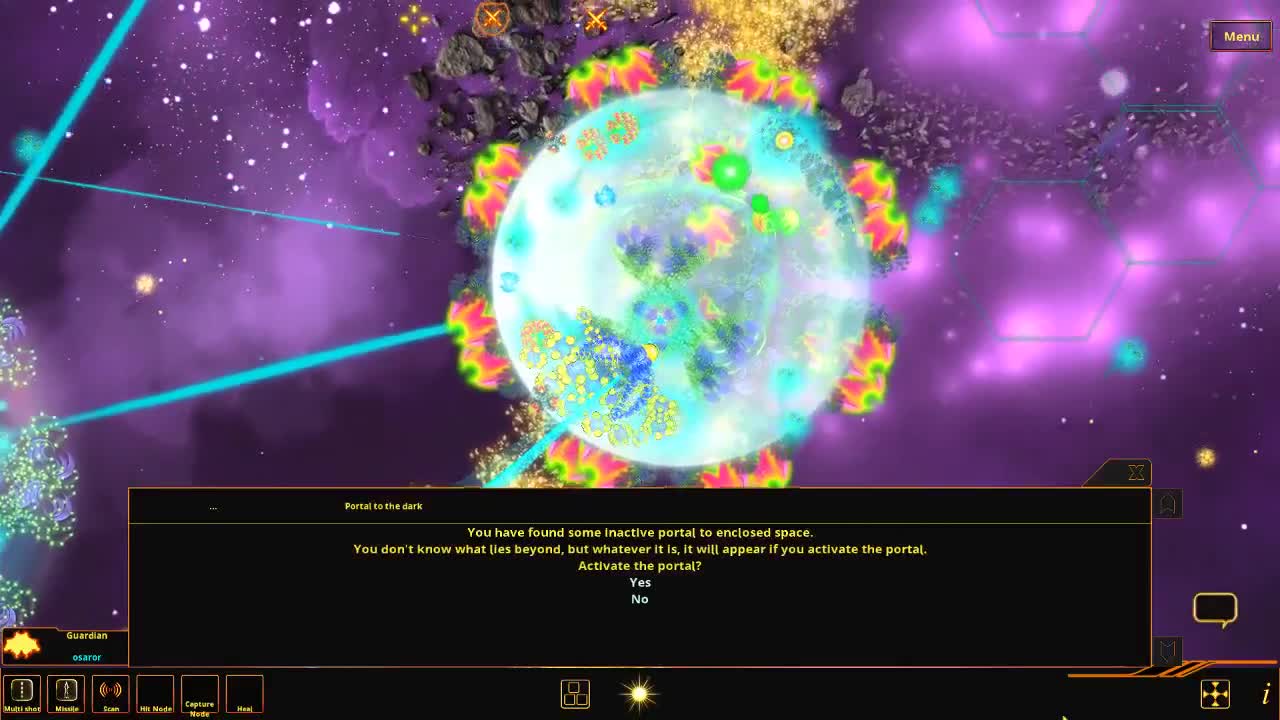Select the Multi shot ability
1280x720 pixels.
tap(22, 692)
